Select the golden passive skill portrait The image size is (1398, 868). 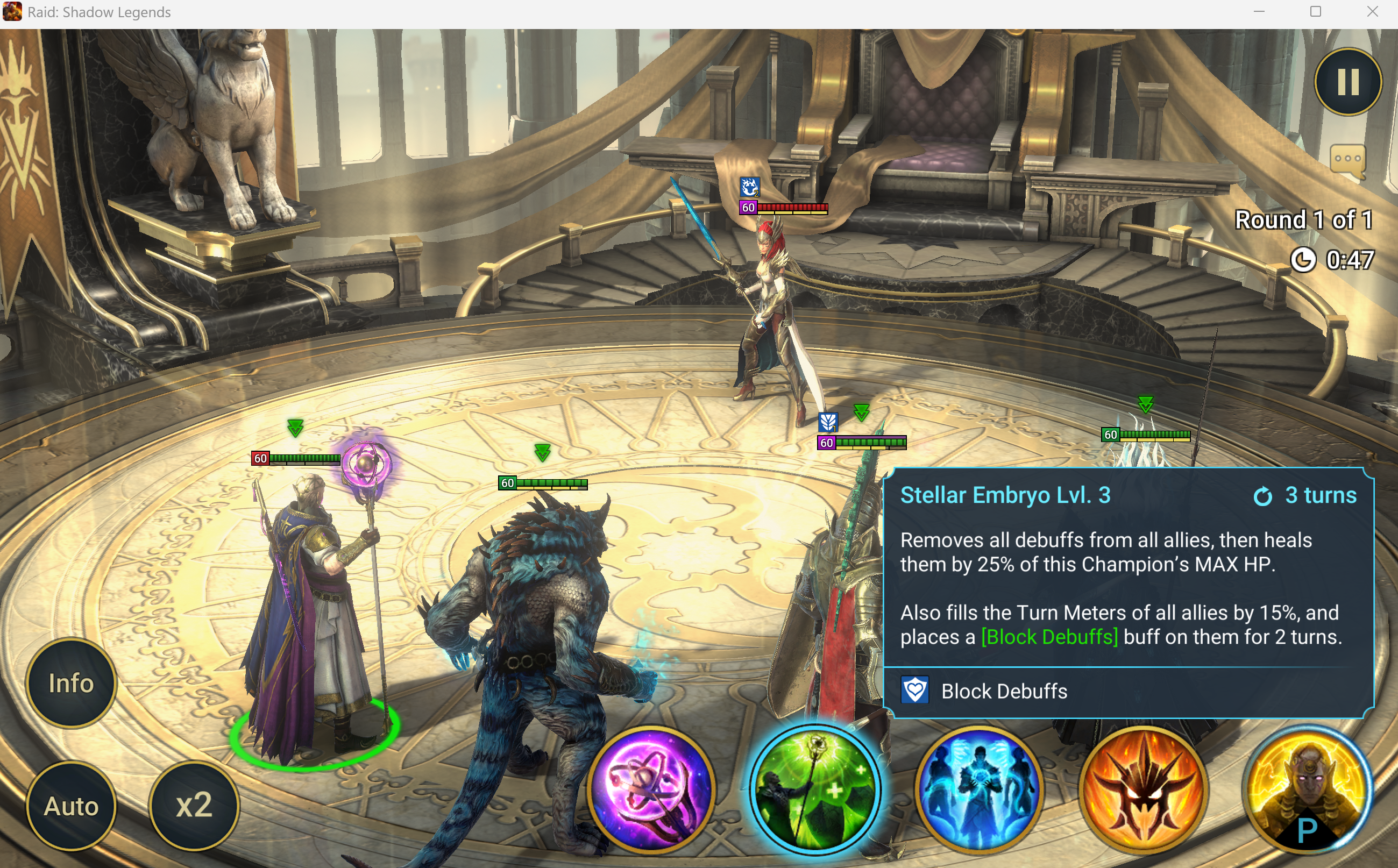(x=1307, y=789)
